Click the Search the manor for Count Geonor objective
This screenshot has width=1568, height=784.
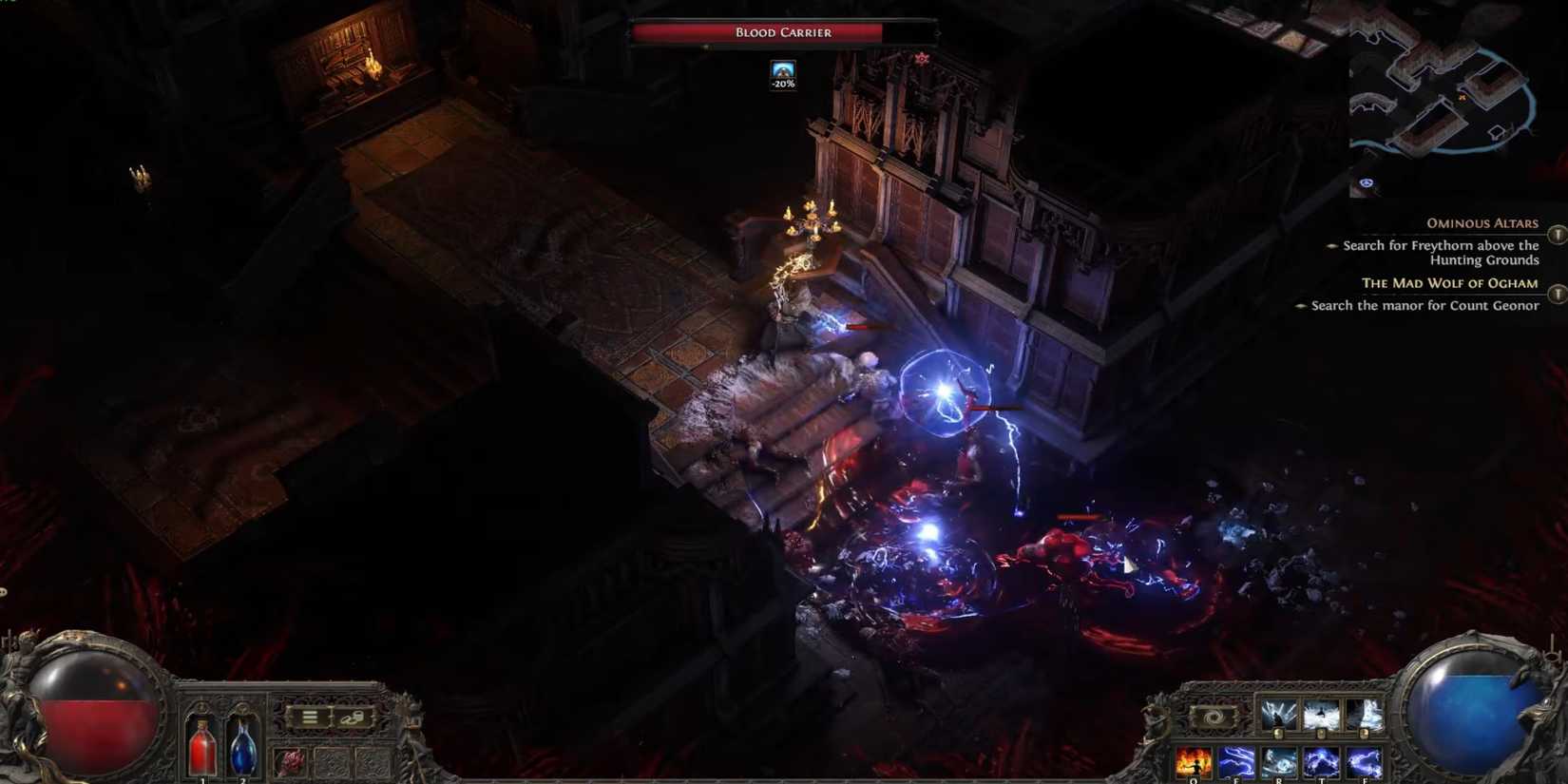(x=1424, y=305)
